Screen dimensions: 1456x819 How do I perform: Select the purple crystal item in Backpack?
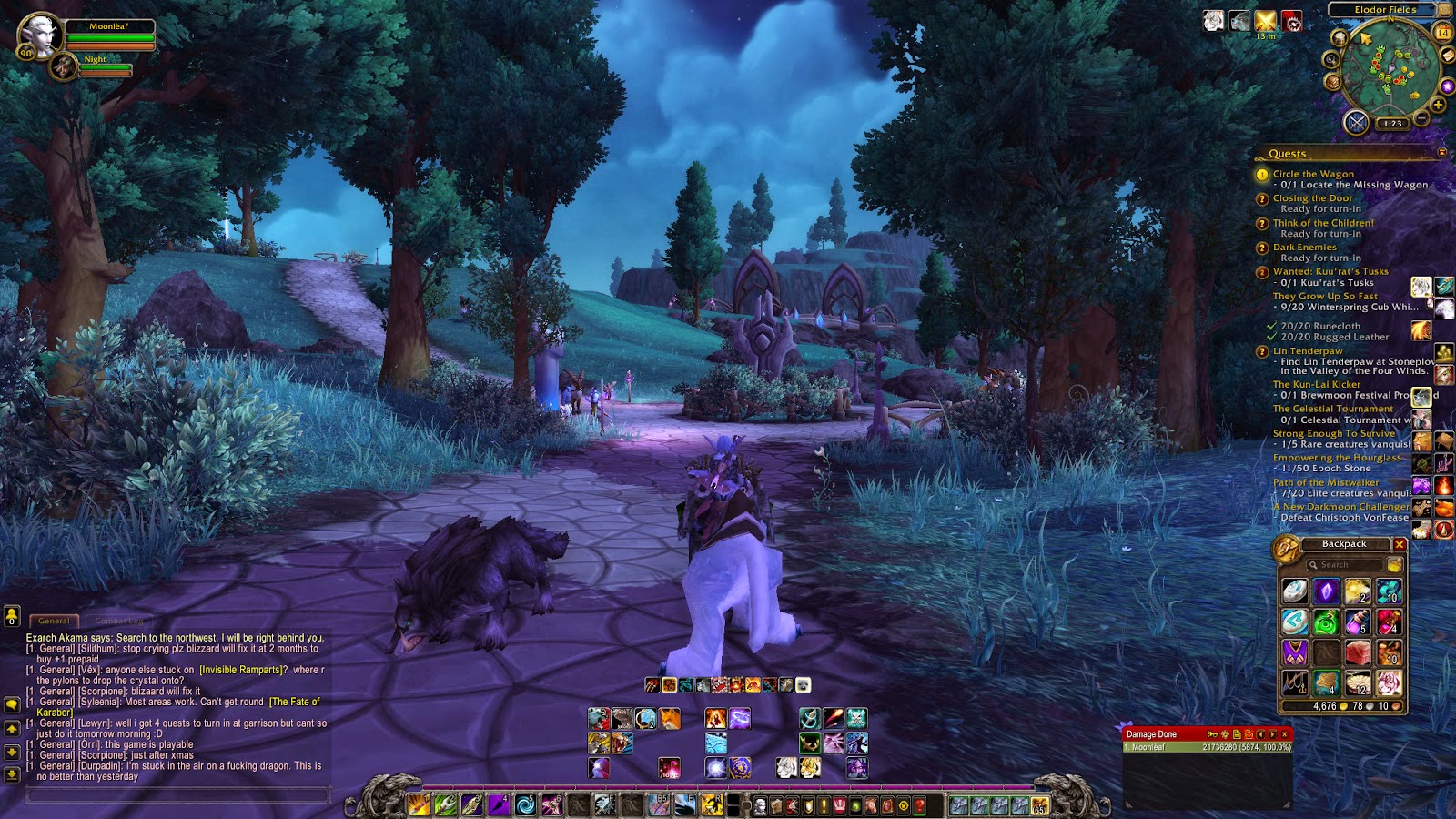pos(1326,591)
